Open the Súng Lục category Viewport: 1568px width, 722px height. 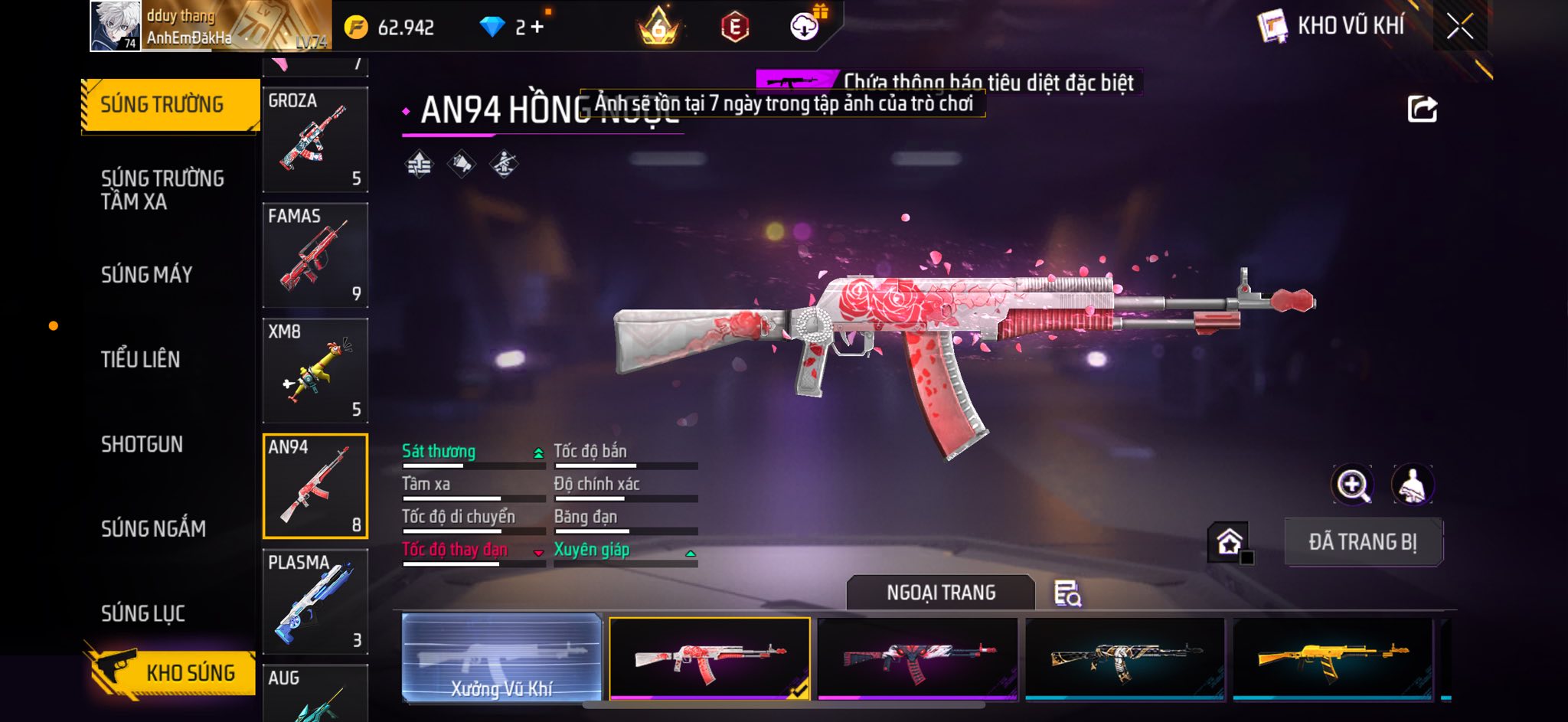coord(143,613)
